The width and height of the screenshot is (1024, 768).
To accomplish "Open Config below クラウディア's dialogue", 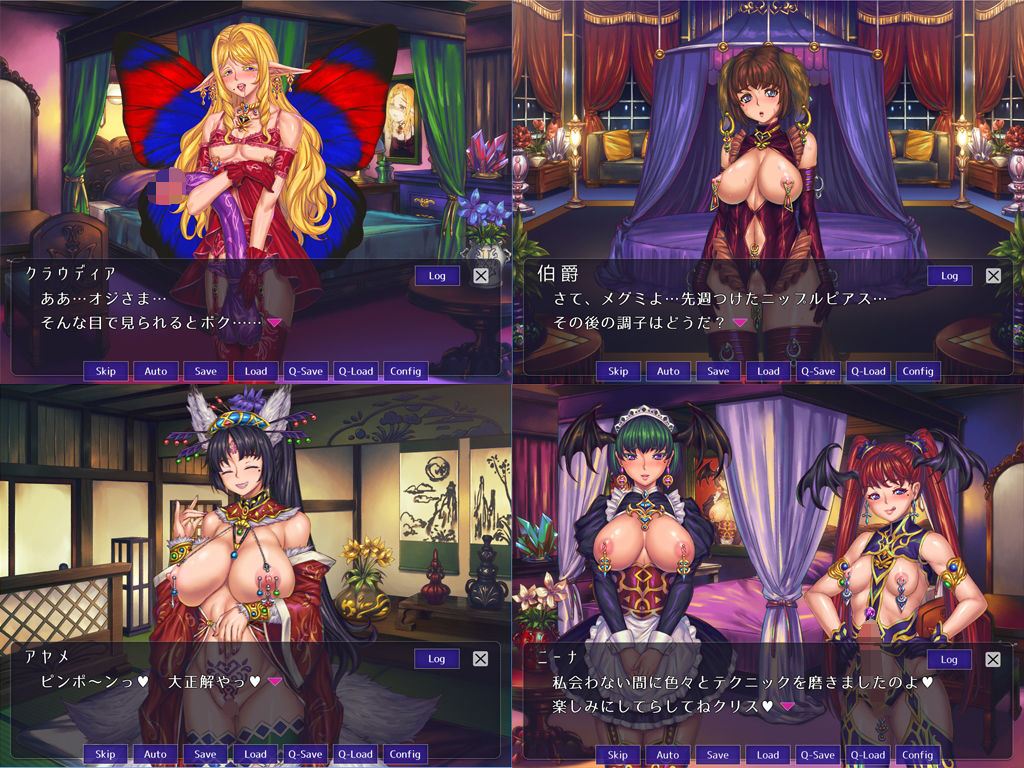I will click(x=405, y=371).
